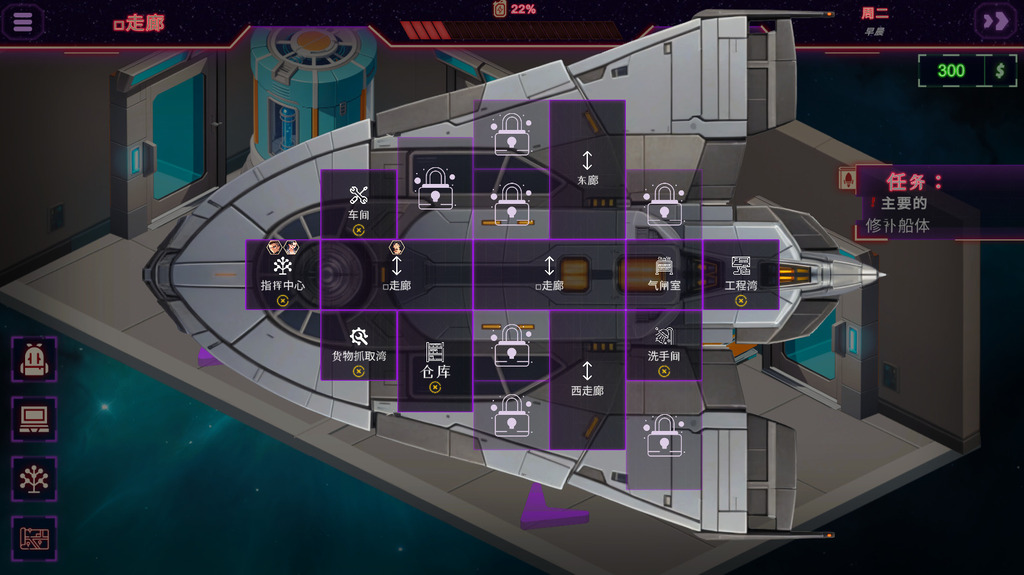Open the backpack inventory
Viewport: 1024px width, 575px height.
36,359
